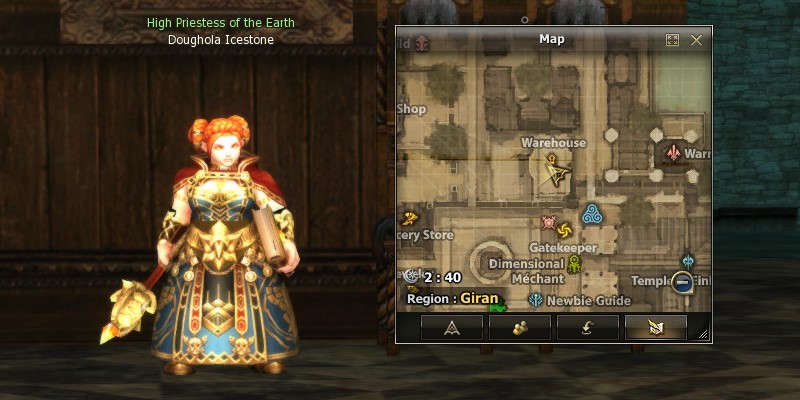Click the blue triple-spiral map marker
The image size is (800, 400).
click(591, 212)
